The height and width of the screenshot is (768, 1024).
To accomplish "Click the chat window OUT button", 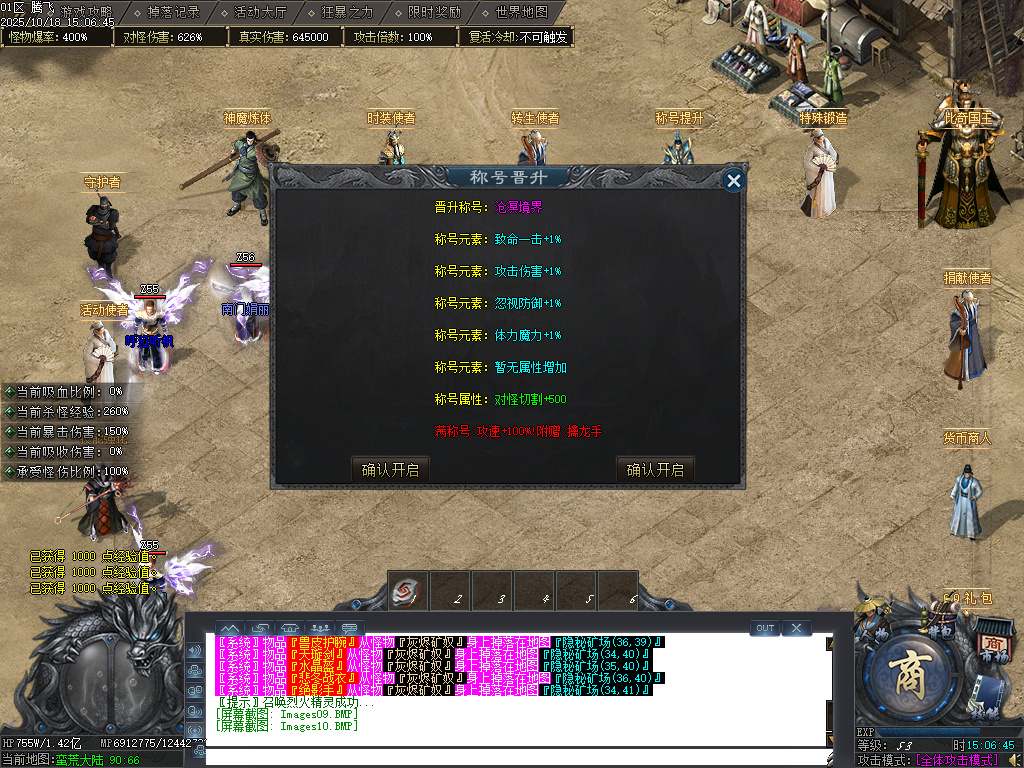I will (x=765, y=628).
